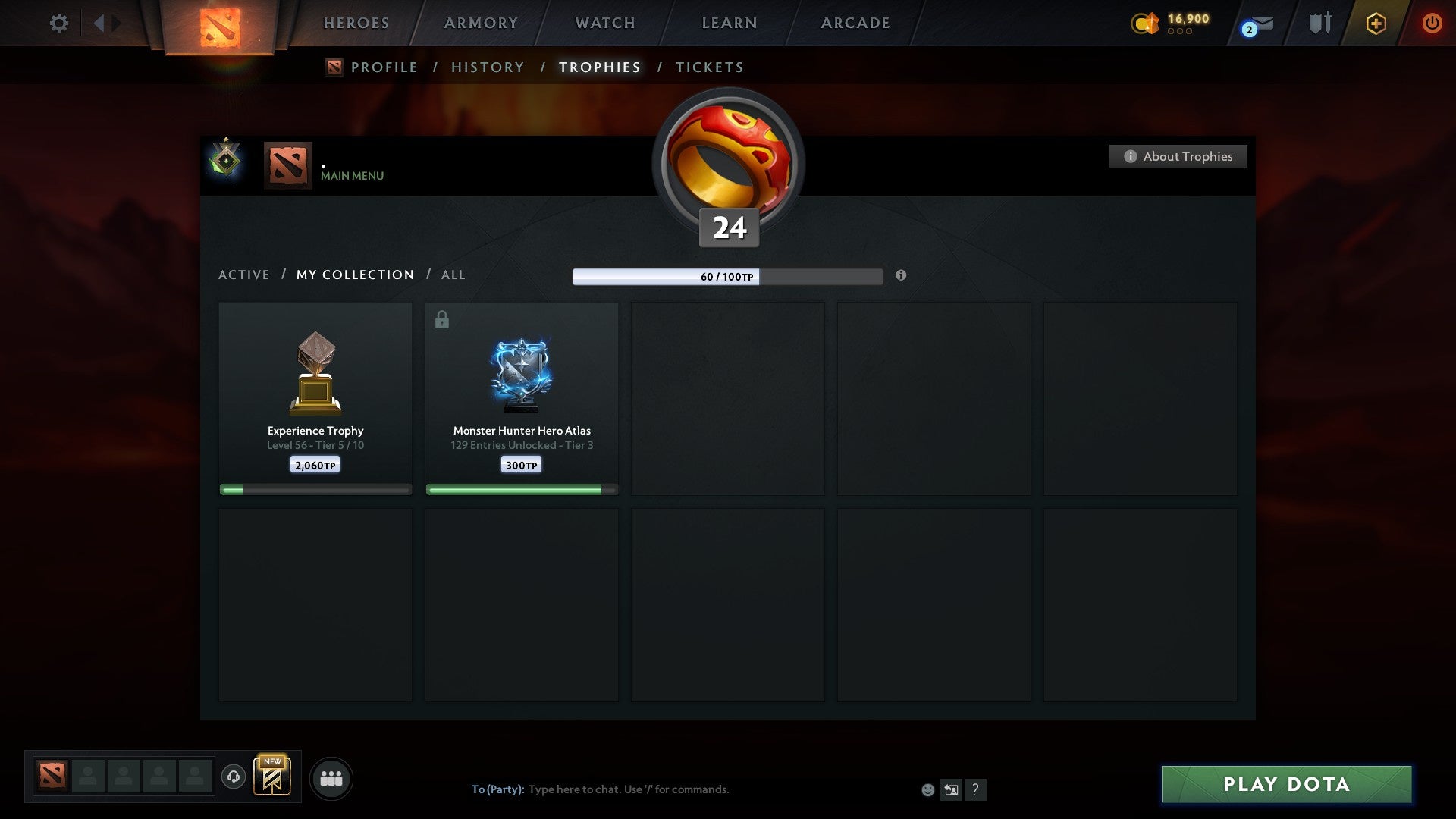Click the gold hexagon plus icon

coord(1375,23)
